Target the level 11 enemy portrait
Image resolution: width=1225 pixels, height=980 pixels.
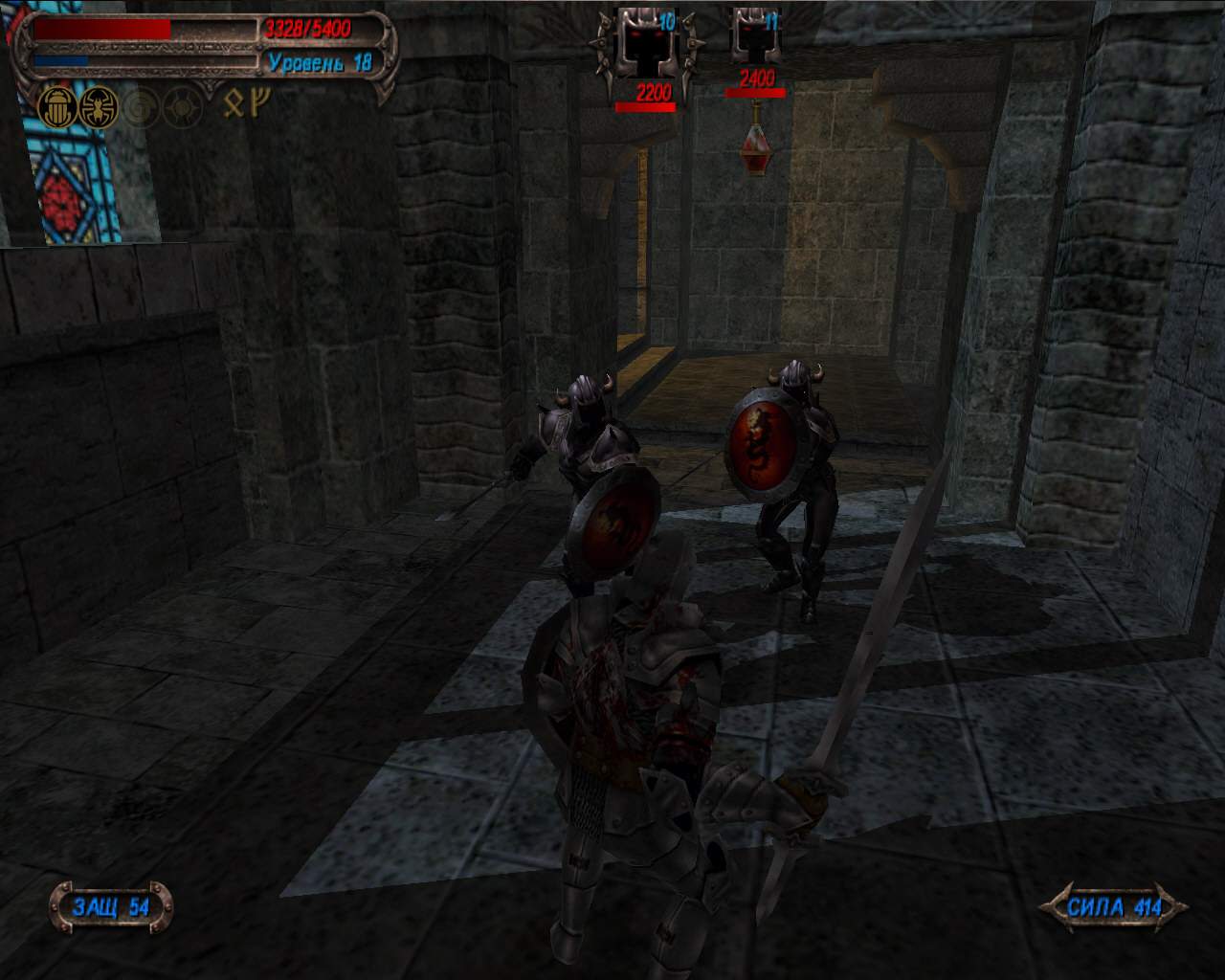(x=756, y=36)
